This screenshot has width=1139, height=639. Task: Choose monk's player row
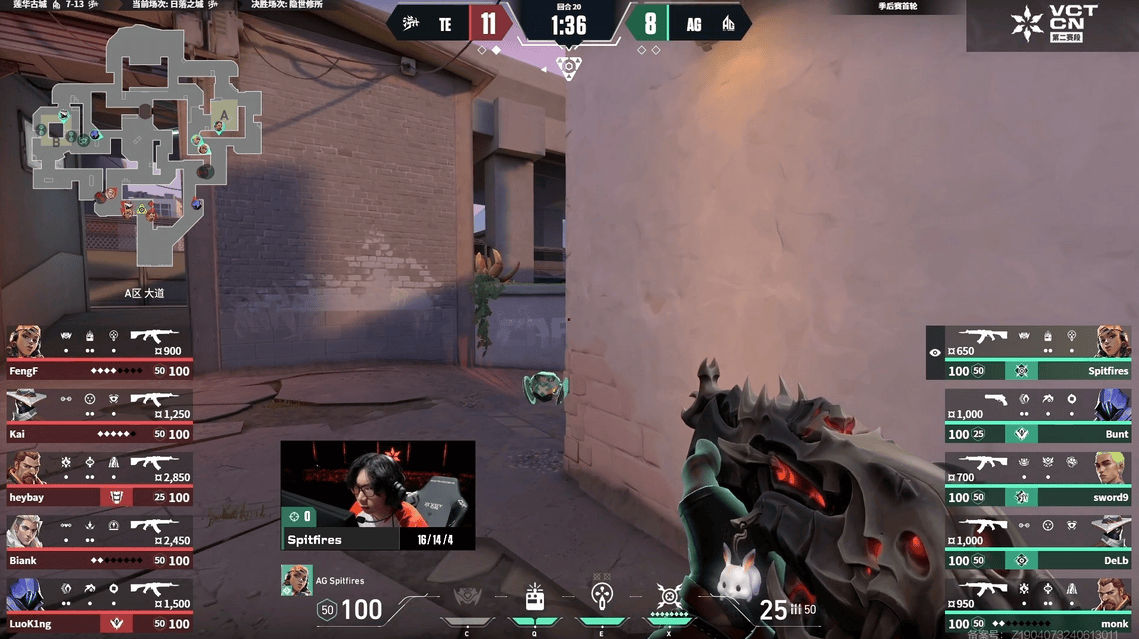pyautogui.click(x=1037, y=605)
